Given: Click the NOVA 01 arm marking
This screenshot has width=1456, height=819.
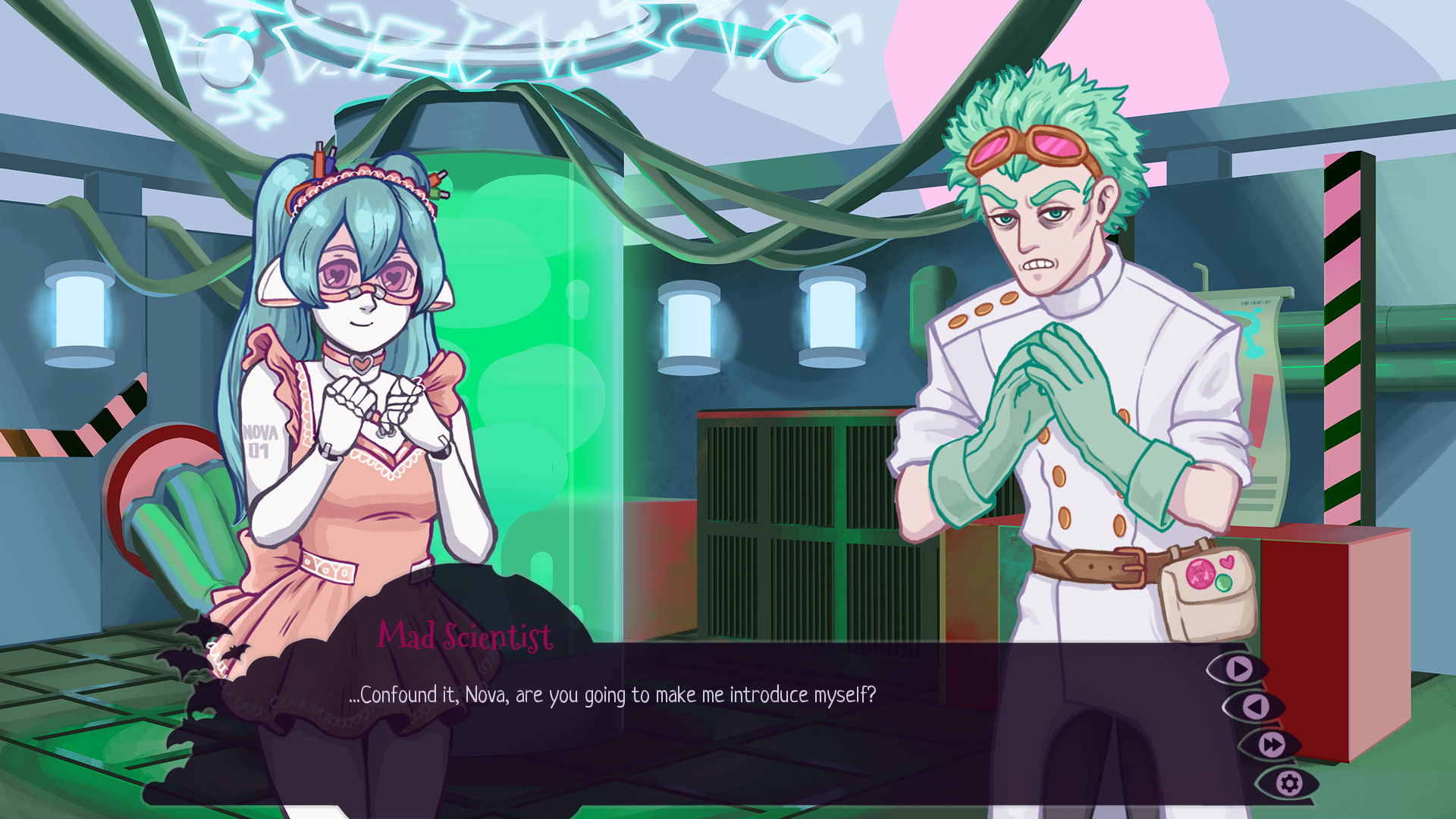Looking at the screenshot, I should coord(261,440).
